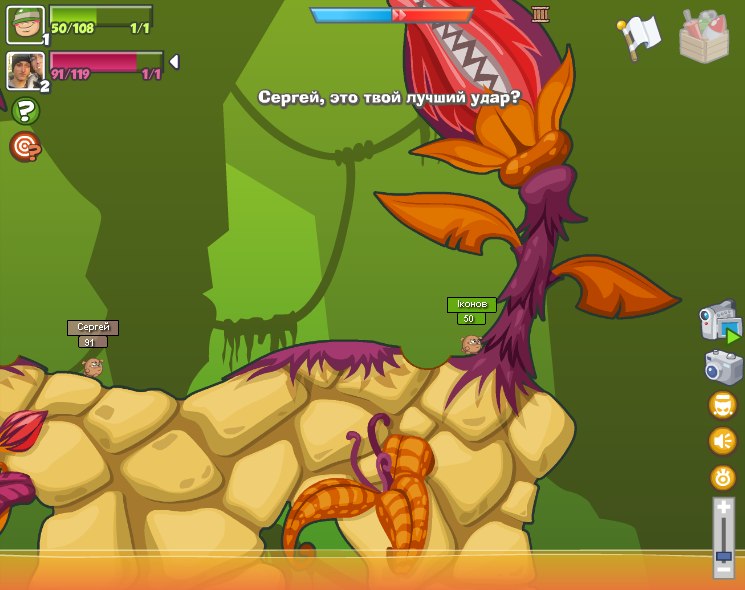Click the orange sun-like effects button
Viewport: 745px width, 590px height.
tap(723, 477)
